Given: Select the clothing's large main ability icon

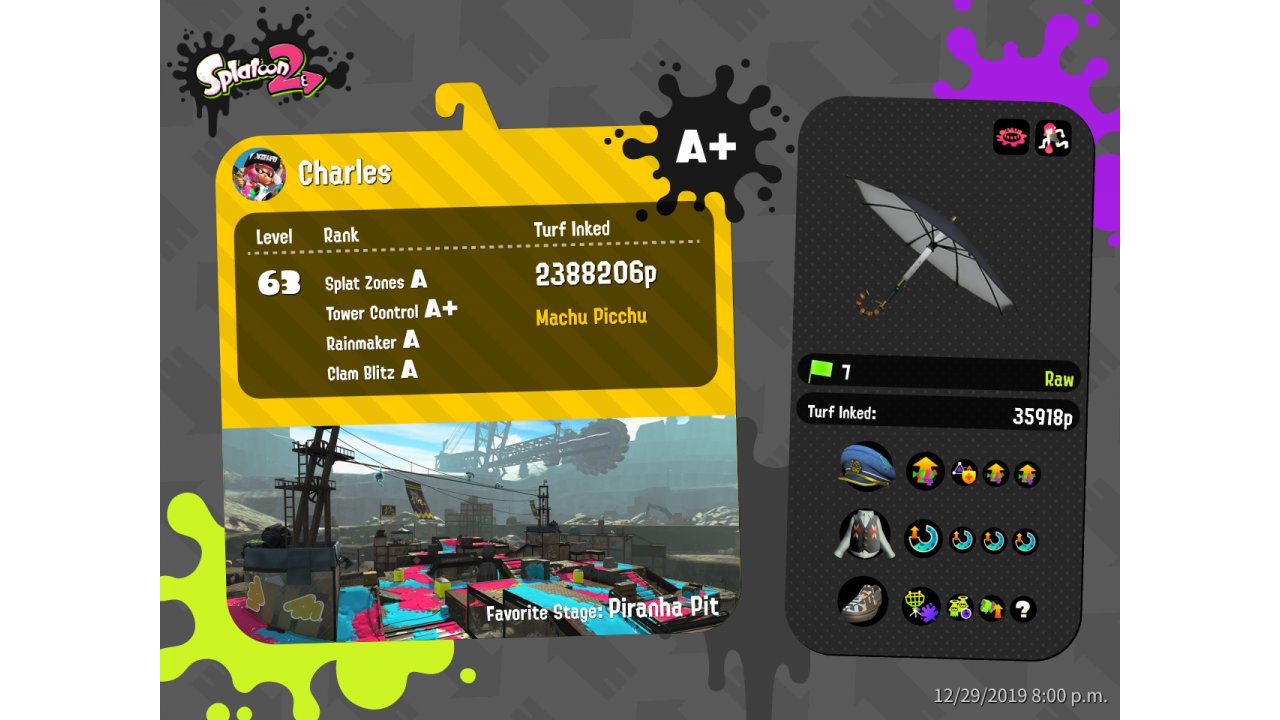Looking at the screenshot, I should pyautogui.click(x=923, y=538).
